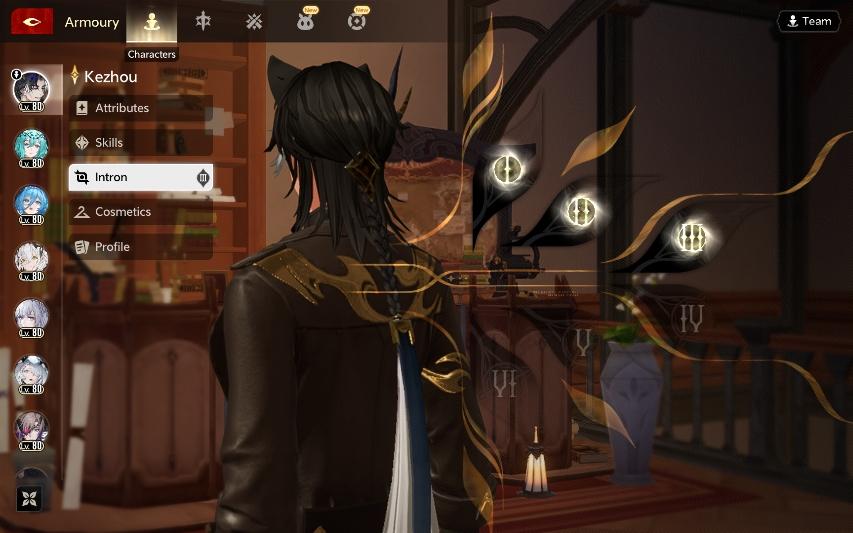853x533 pixels.
Task: Select Intron node III
Action: 691,237
